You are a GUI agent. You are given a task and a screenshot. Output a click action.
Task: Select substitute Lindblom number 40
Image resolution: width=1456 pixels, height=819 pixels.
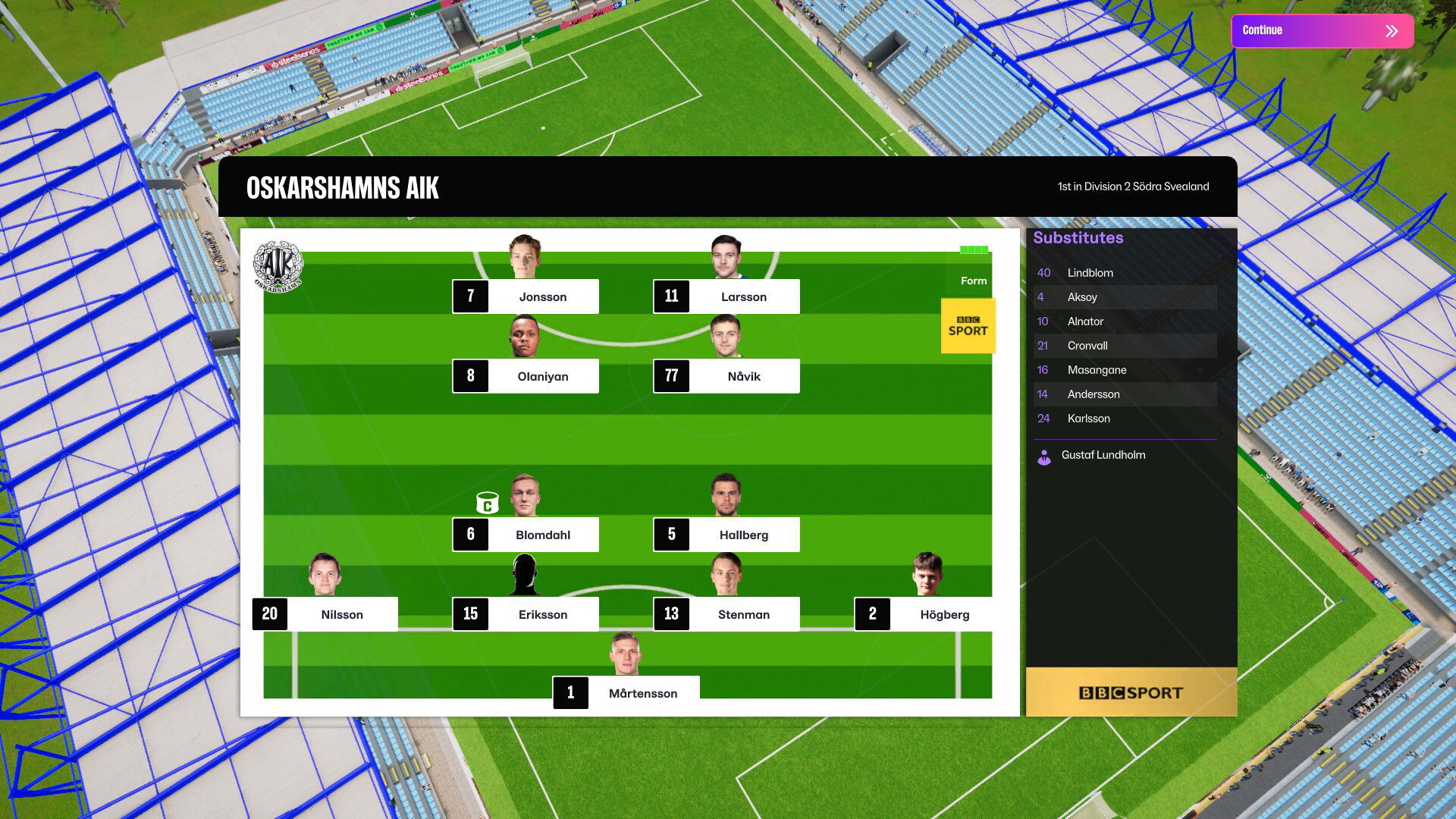1125,273
